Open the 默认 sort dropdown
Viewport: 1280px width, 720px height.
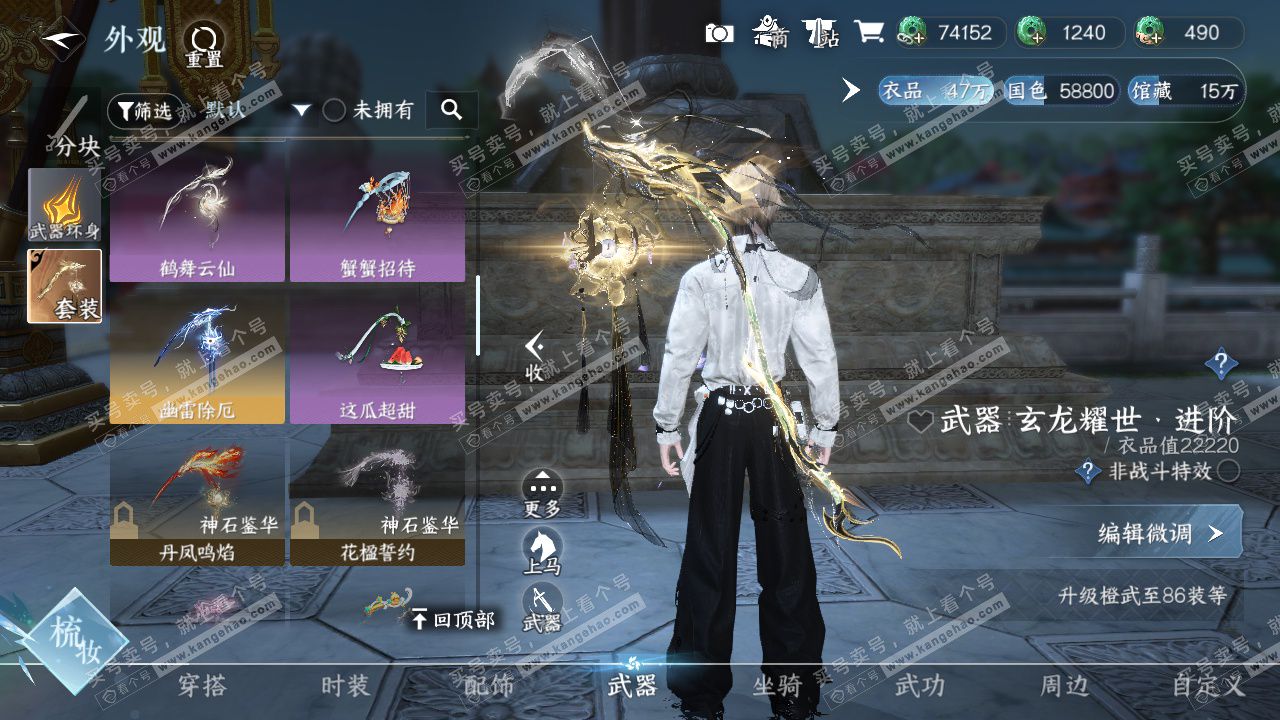[257, 110]
